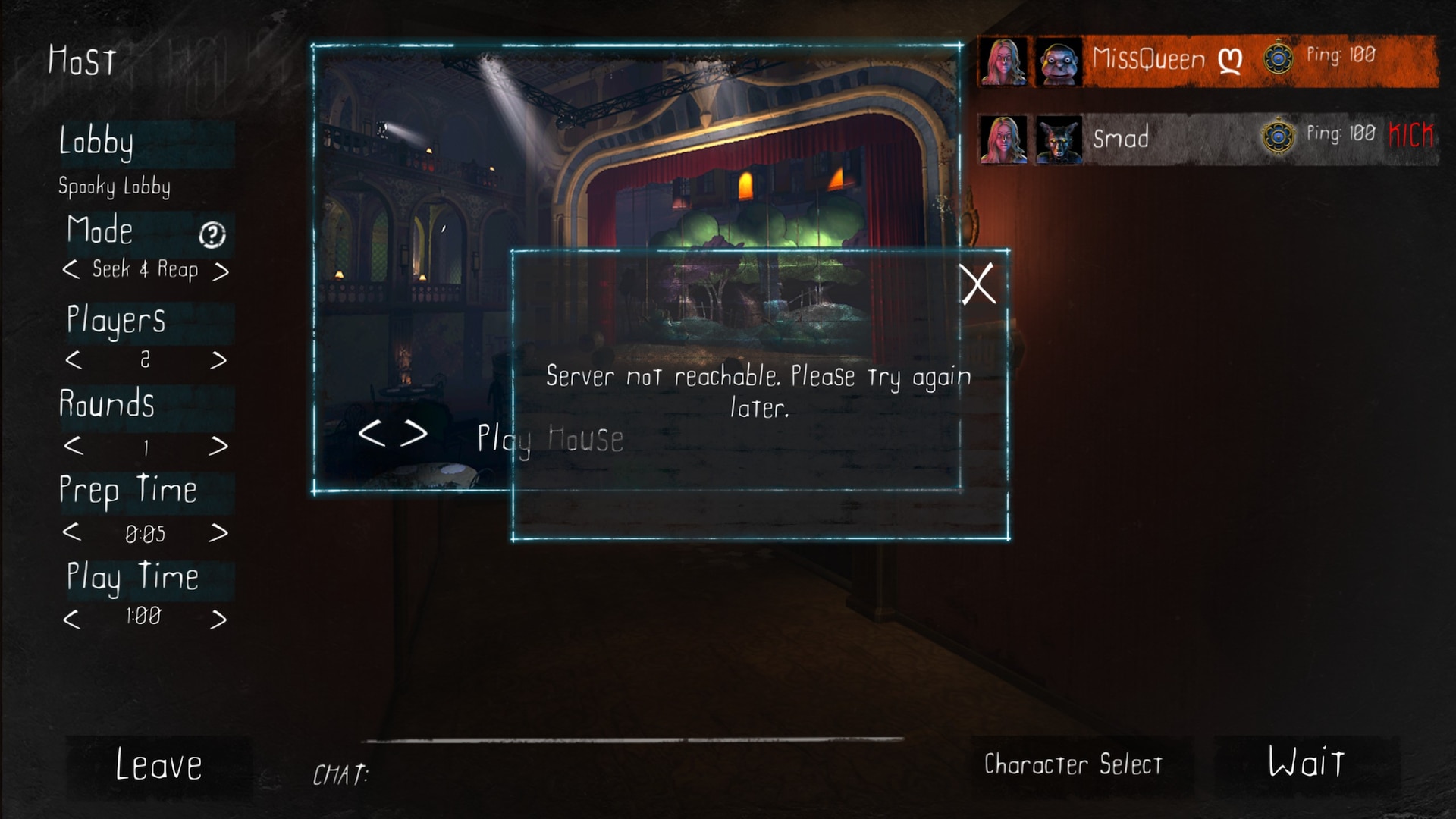Switch to the previous game mode
Screen dimensions: 1456x819
[71, 269]
